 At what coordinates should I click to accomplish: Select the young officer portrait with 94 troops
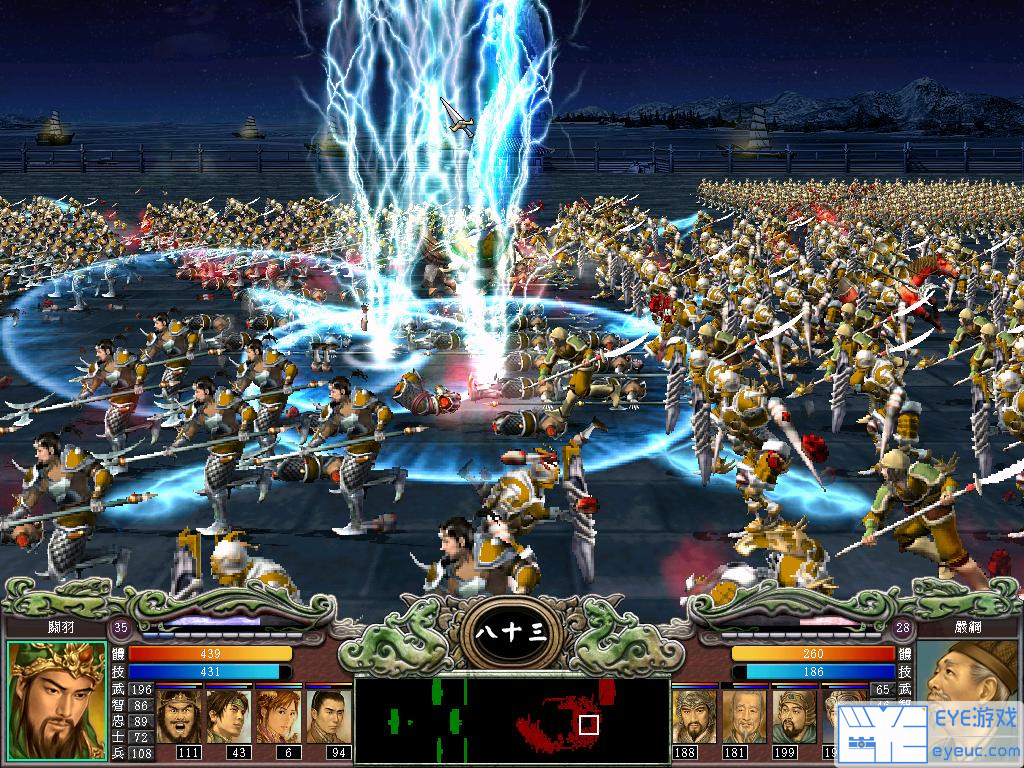coord(328,714)
